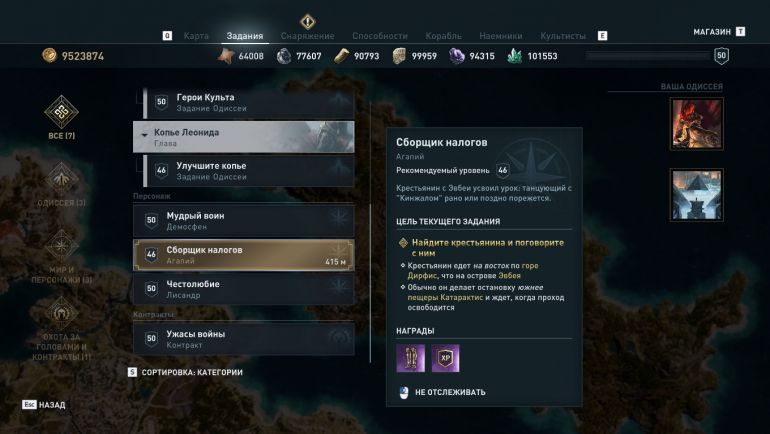Viewport: 770px width, 434px height.
Task: Select the Все quest category
Action: [61, 119]
